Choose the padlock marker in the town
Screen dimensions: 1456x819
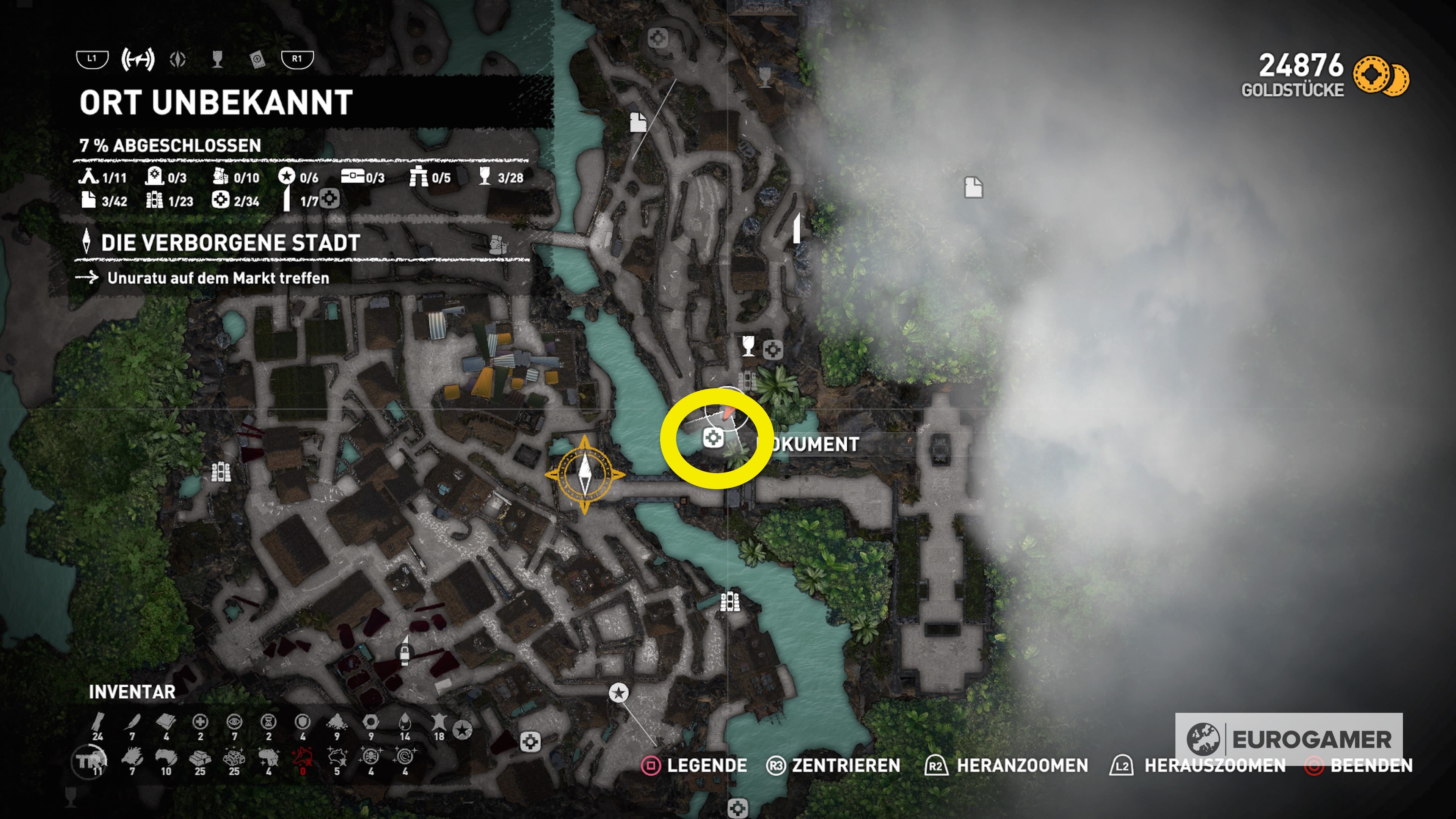pos(405,653)
